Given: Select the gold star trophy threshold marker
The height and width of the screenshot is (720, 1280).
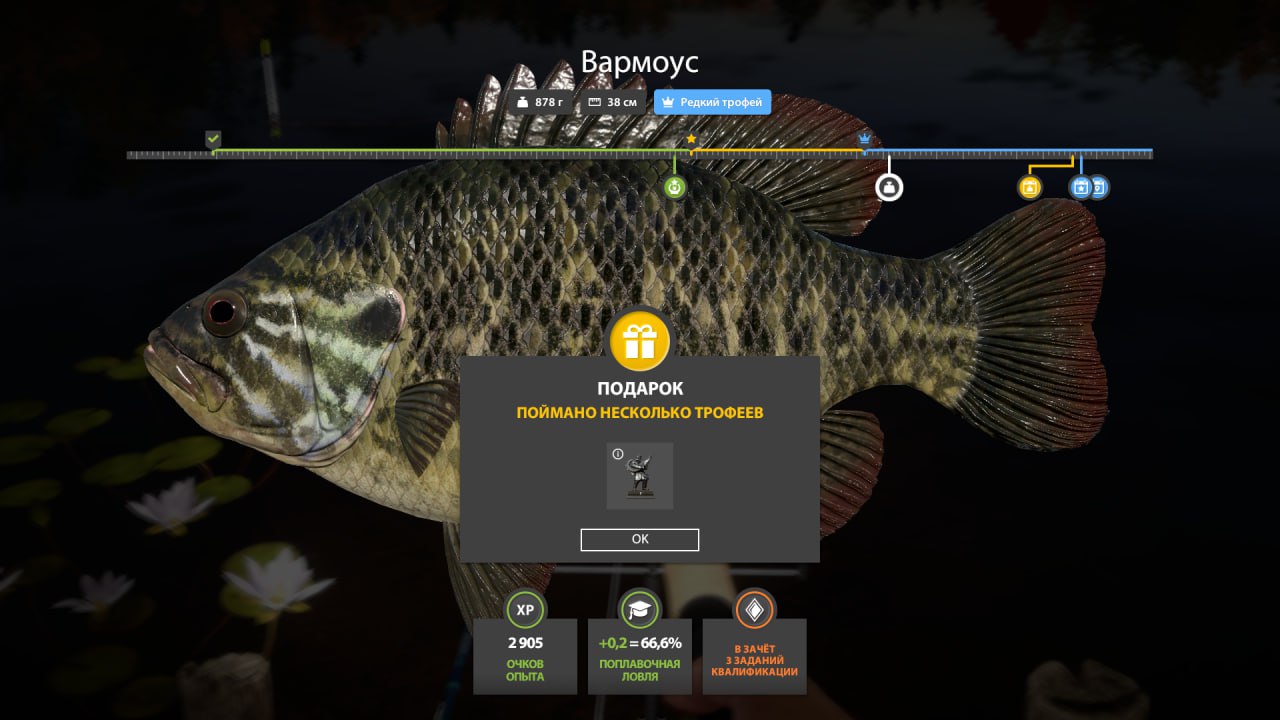Looking at the screenshot, I should tap(691, 139).
